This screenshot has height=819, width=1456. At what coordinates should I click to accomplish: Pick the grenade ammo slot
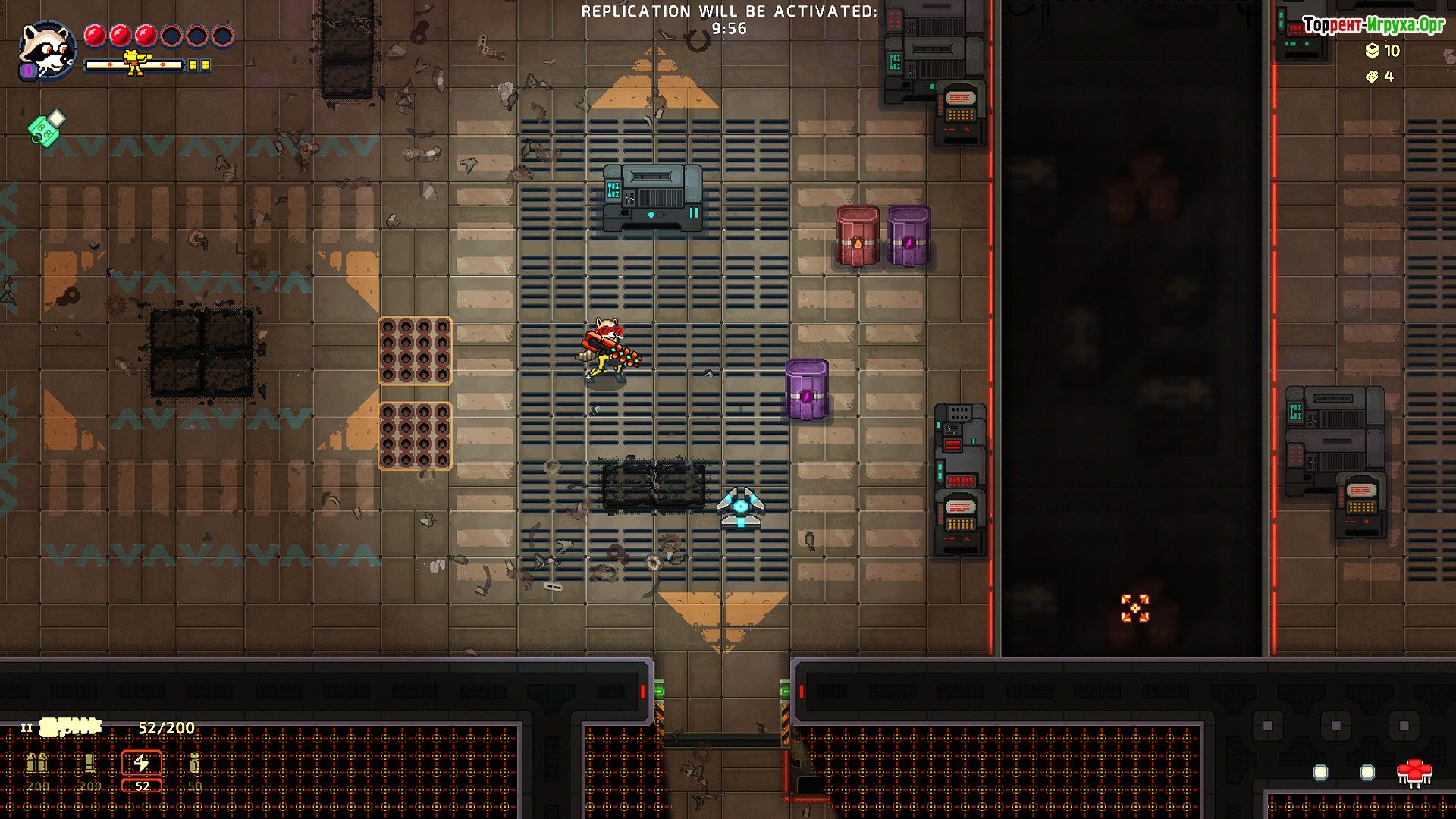[x=194, y=764]
